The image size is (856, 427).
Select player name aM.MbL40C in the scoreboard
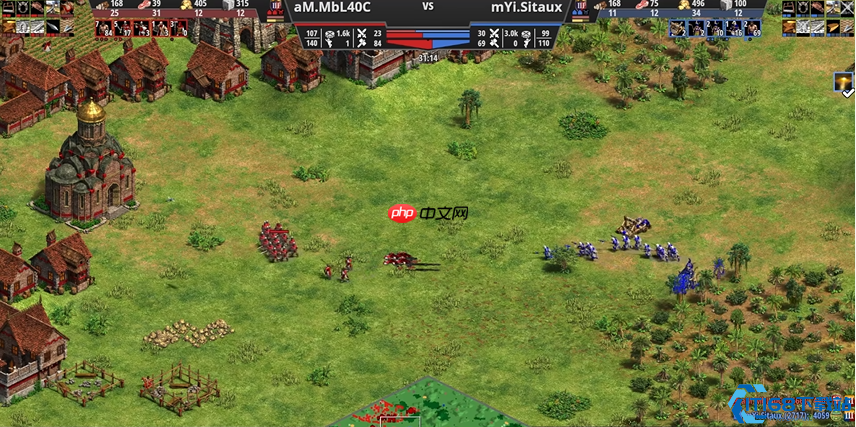pyautogui.click(x=333, y=8)
